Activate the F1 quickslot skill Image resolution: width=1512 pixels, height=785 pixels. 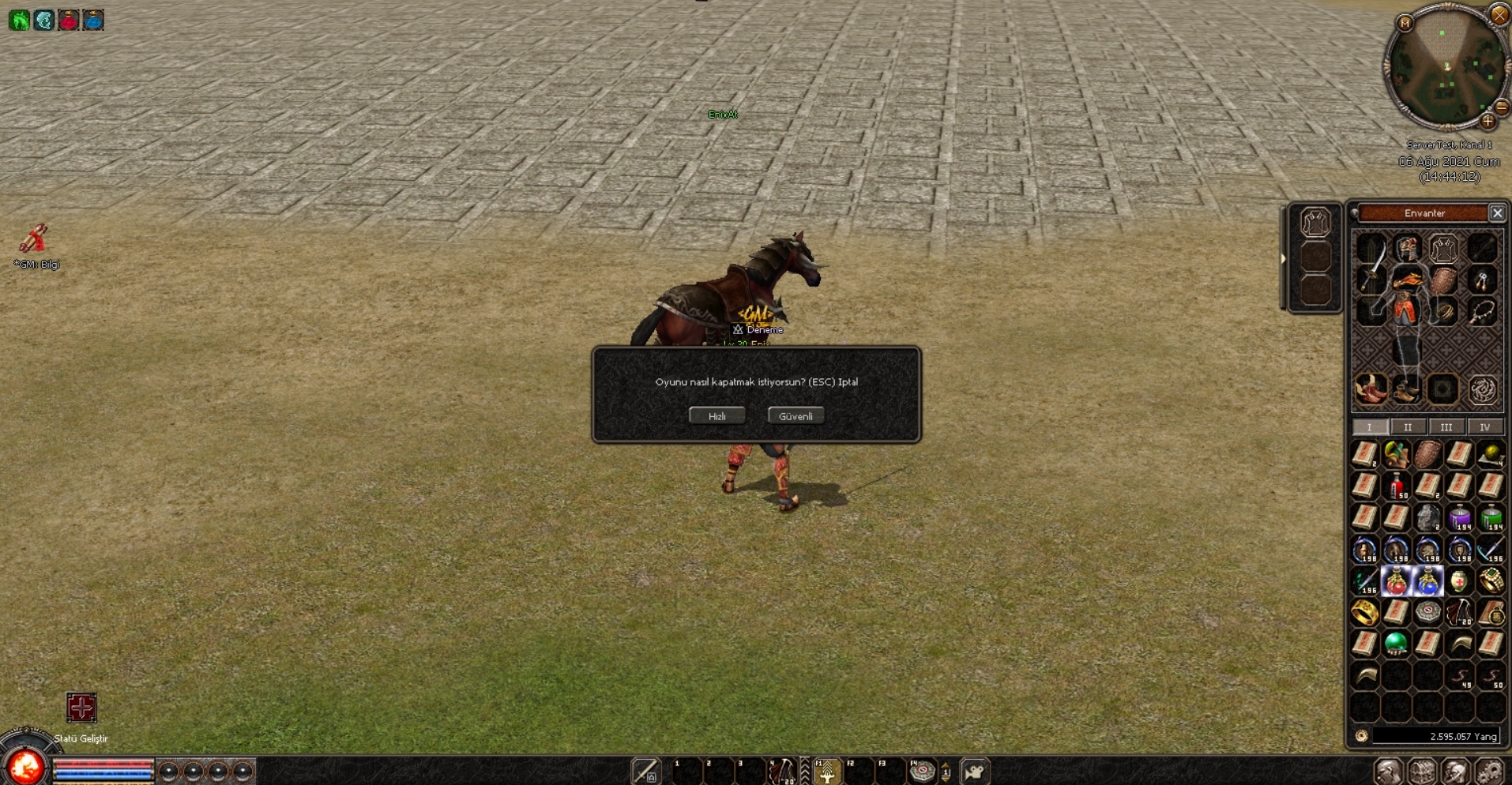pyautogui.click(x=826, y=772)
